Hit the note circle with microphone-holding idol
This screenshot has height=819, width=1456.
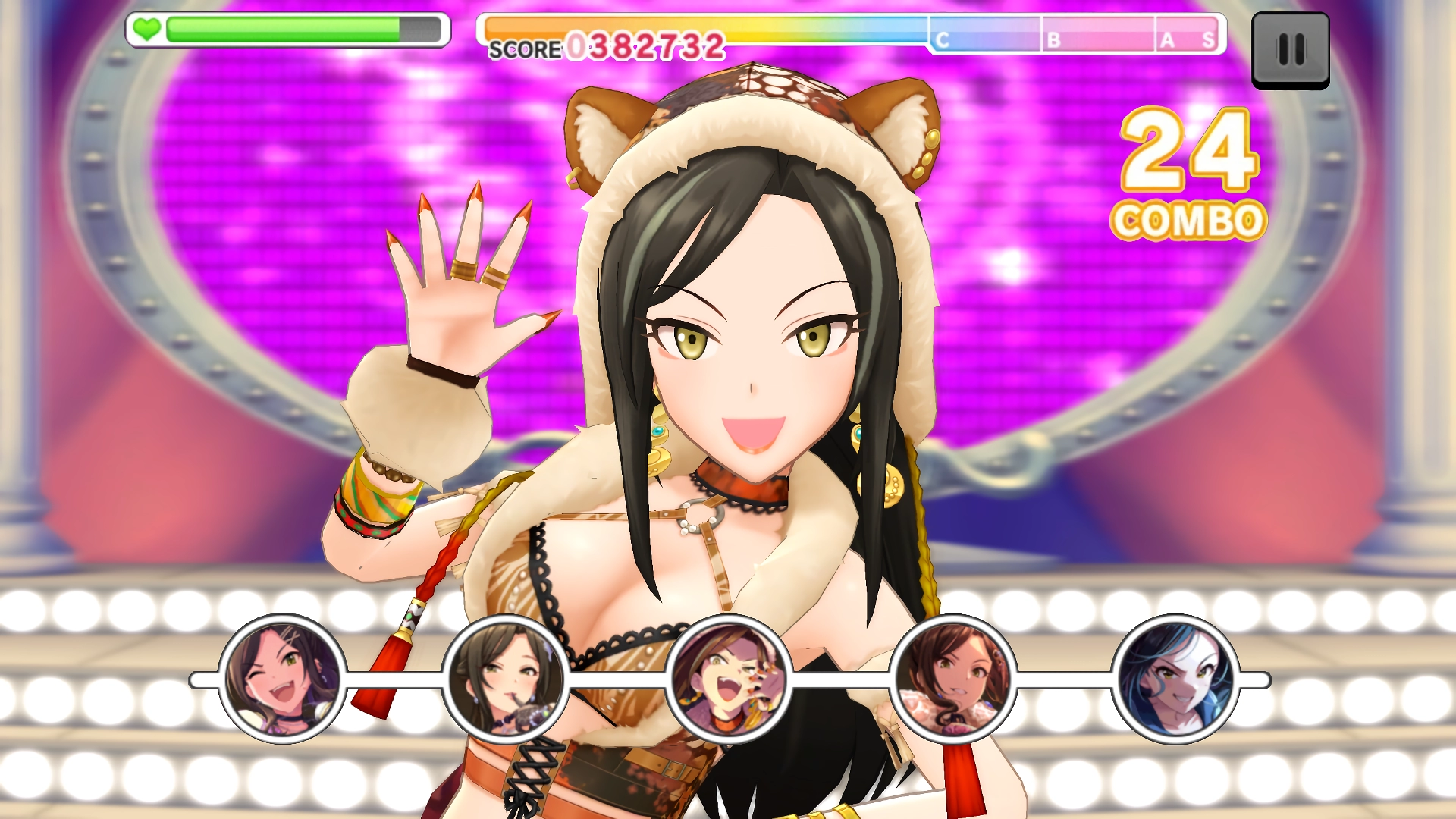coord(506,679)
